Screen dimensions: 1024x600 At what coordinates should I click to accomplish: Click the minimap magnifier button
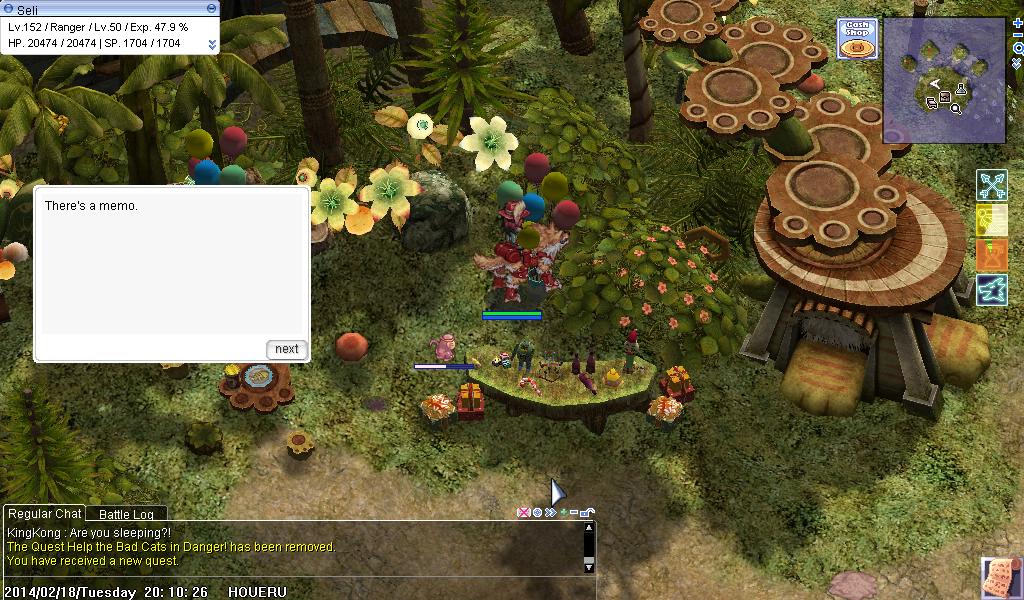pyautogui.click(x=1017, y=48)
